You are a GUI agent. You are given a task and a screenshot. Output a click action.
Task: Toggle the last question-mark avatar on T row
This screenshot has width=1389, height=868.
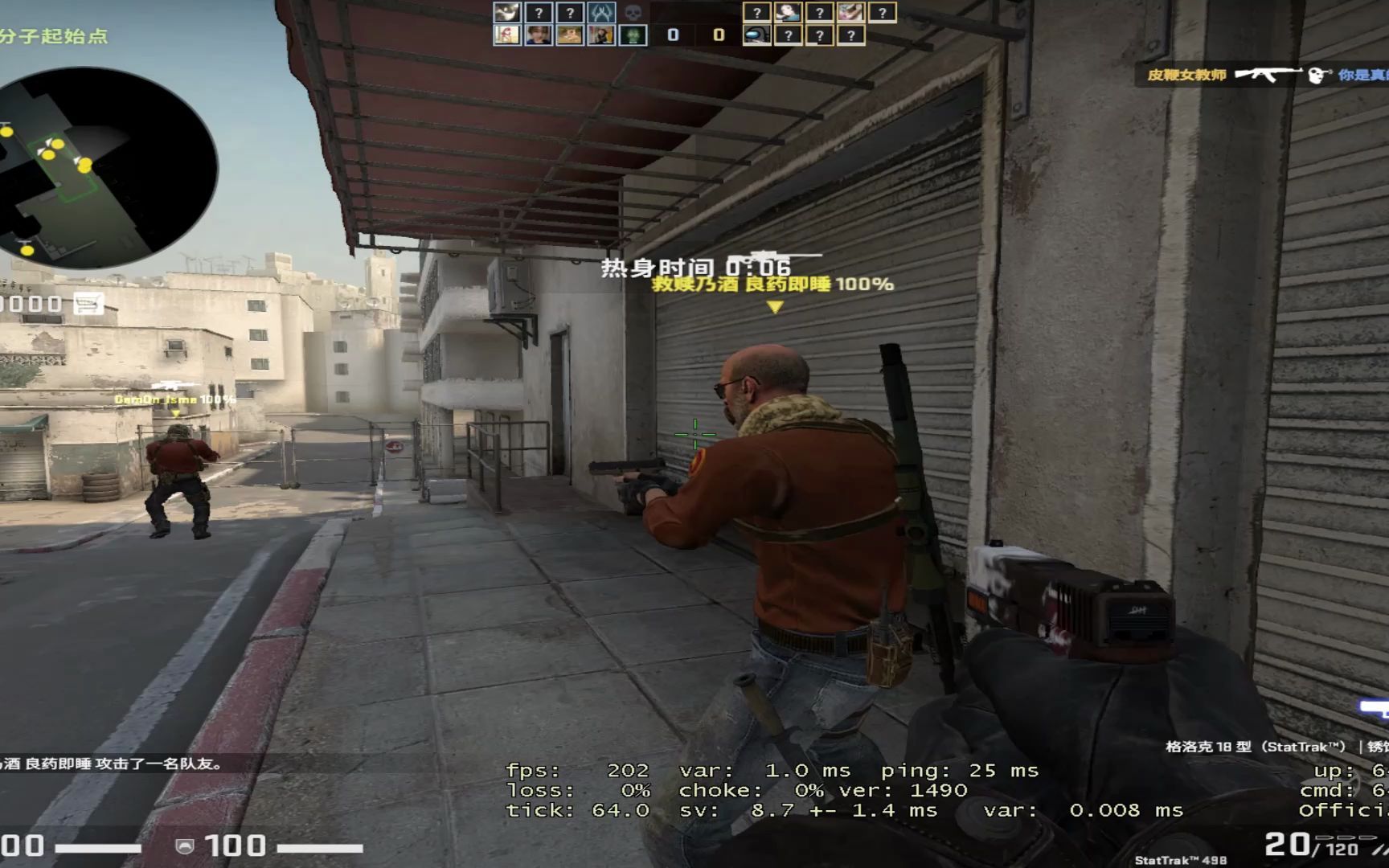point(849,35)
